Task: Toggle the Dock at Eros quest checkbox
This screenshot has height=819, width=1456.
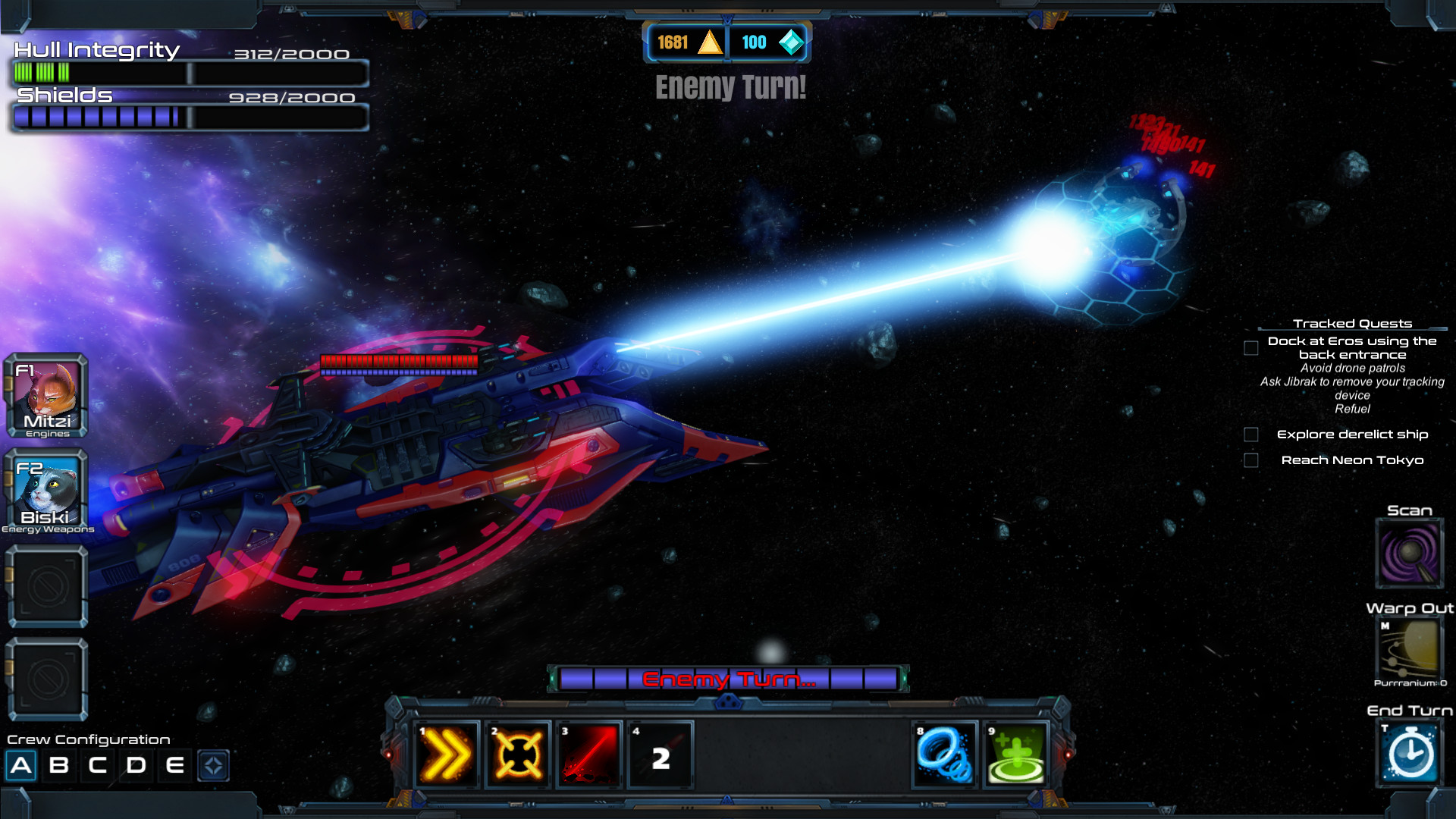Action: (1251, 348)
